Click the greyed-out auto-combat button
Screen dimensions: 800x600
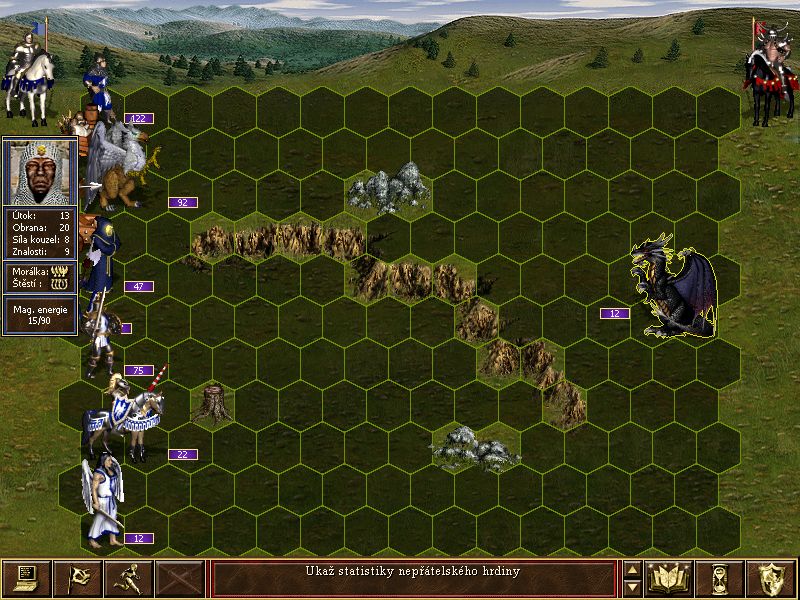180,578
